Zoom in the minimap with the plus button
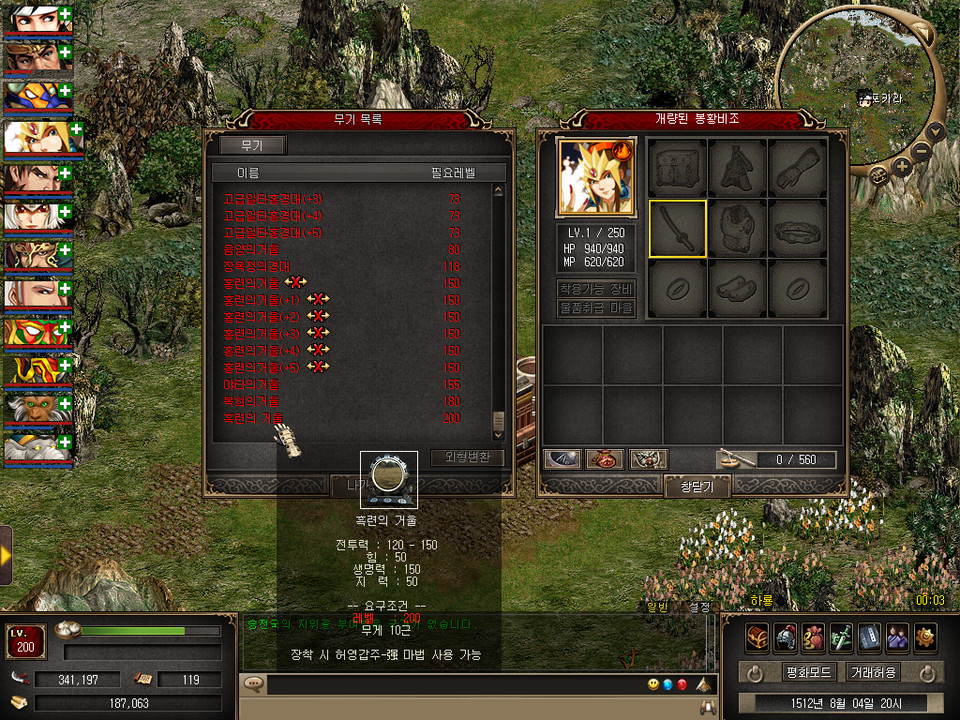Image resolution: width=960 pixels, height=720 pixels. point(901,166)
